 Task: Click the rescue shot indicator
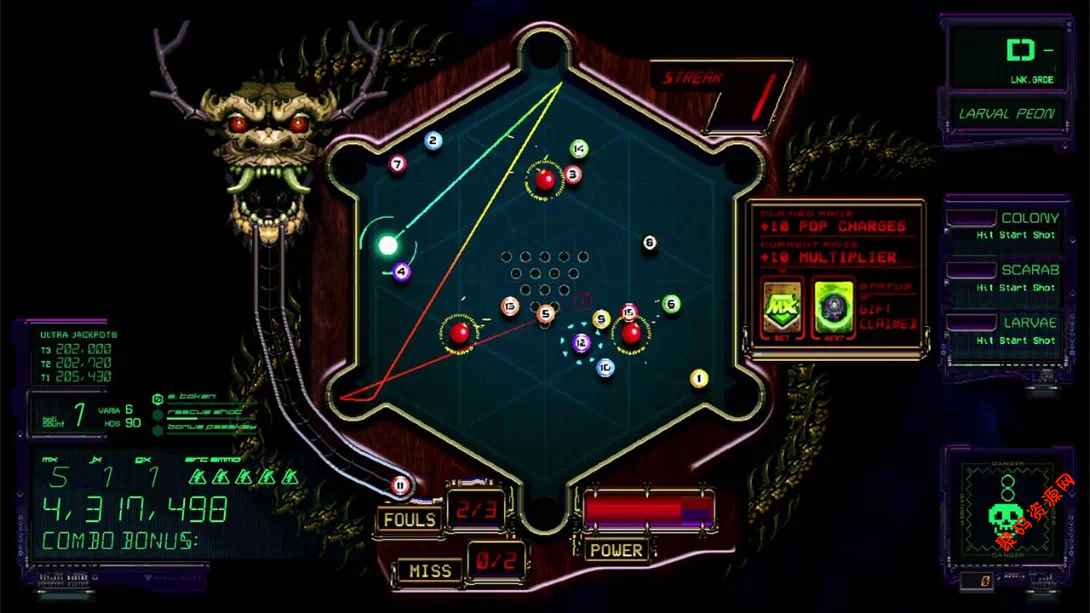click(158, 413)
